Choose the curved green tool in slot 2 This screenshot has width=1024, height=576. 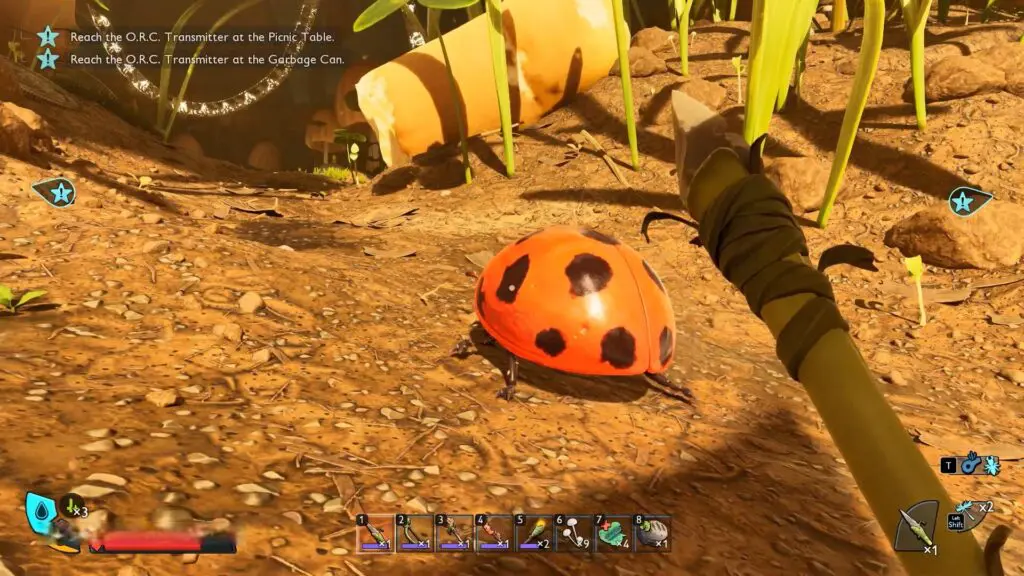(414, 533)
